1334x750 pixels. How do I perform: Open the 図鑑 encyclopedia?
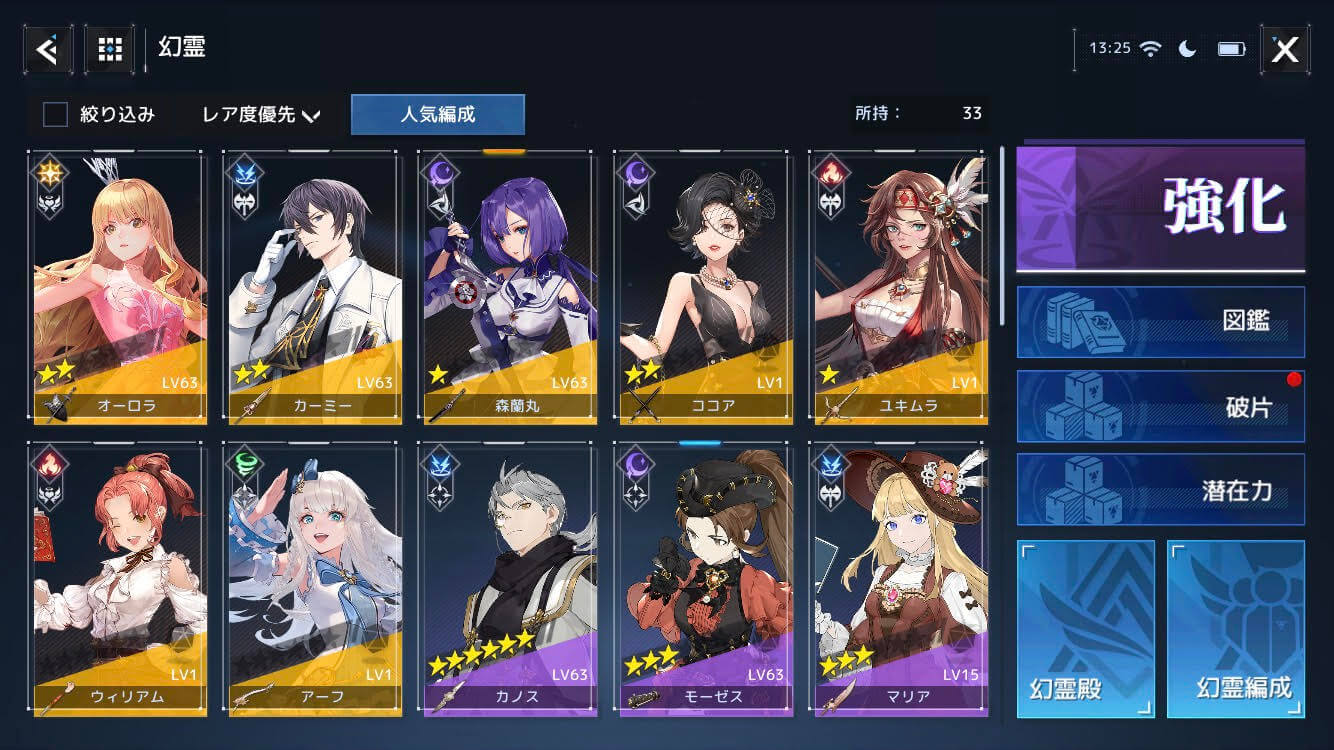pyautogui.click(x=1160, y=322)
